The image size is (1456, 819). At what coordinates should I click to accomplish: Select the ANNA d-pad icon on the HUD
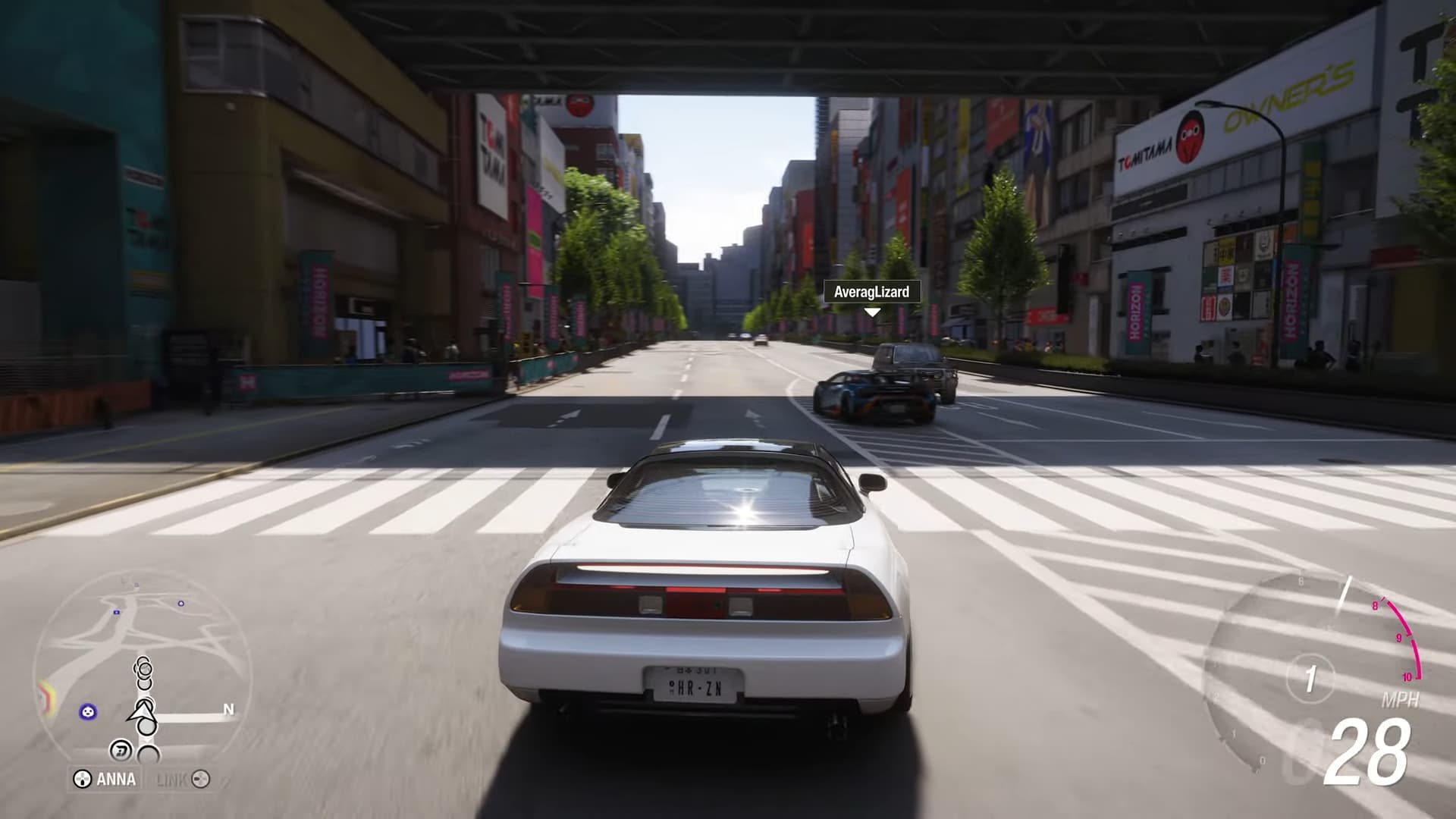82,778
